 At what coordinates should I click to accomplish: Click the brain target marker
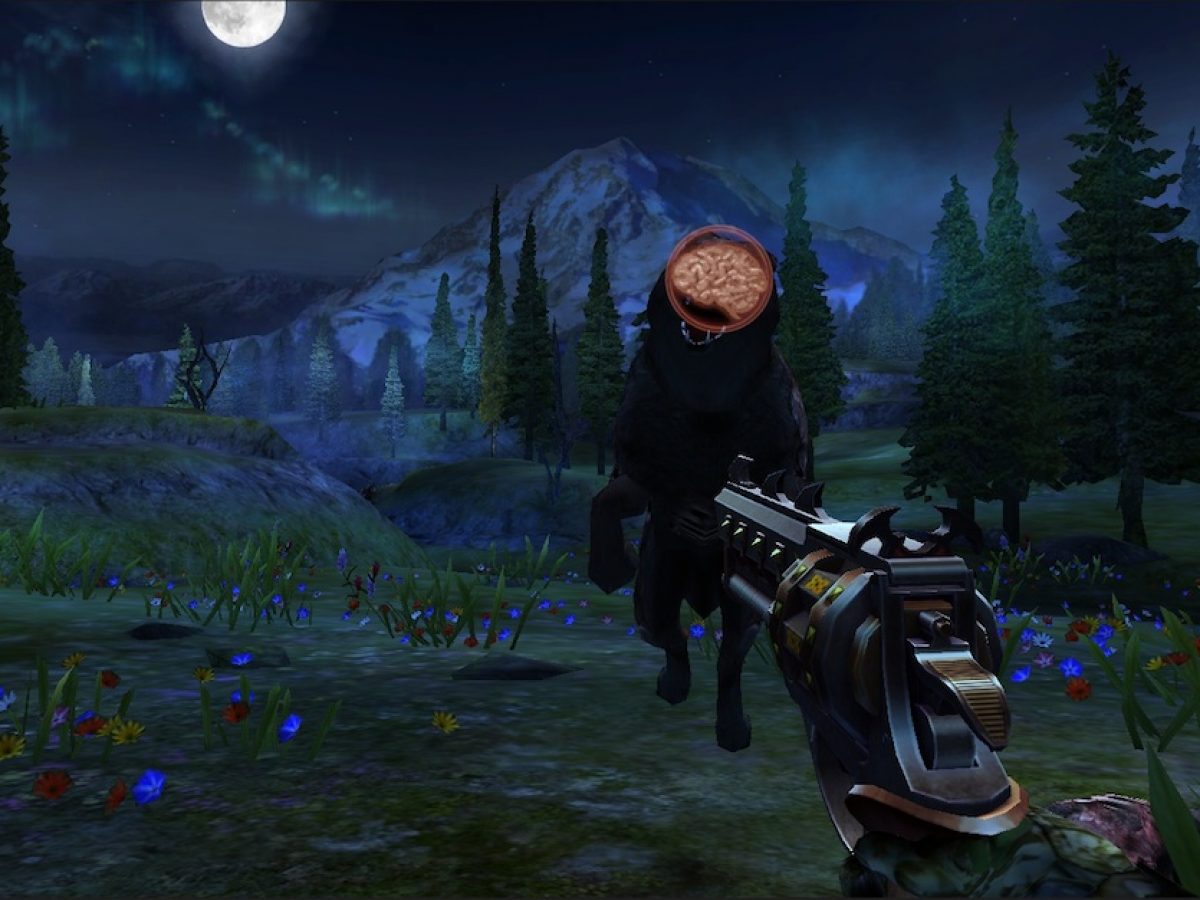point(719,278)
